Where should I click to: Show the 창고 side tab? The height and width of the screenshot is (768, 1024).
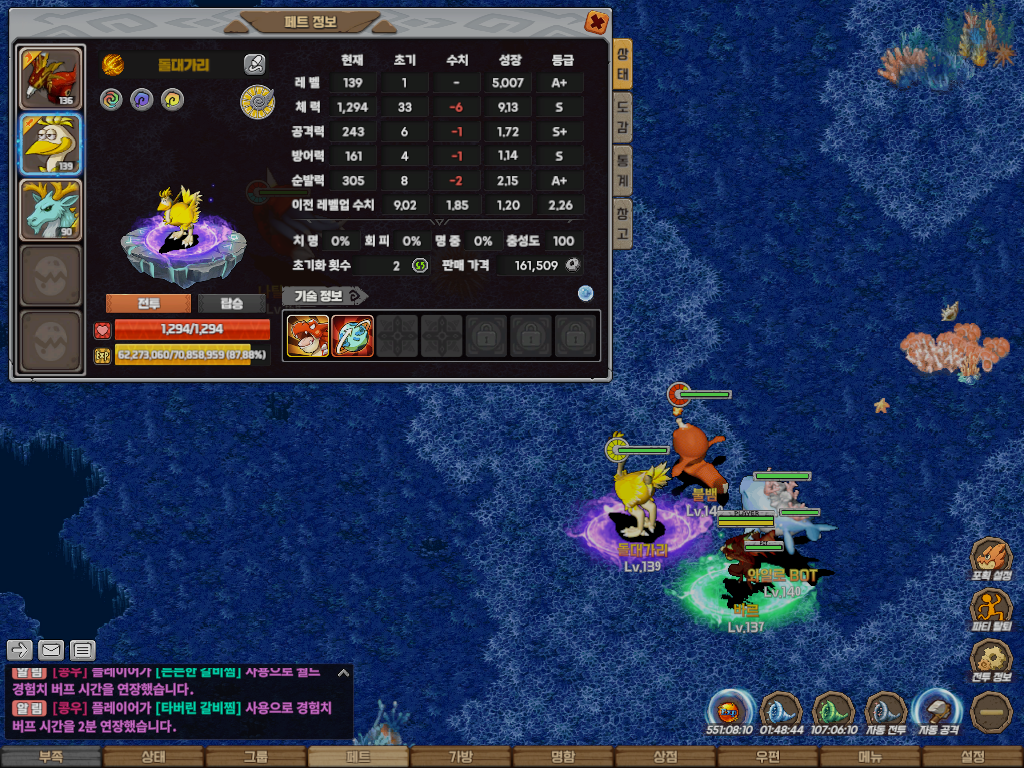[x=622, y=222]
